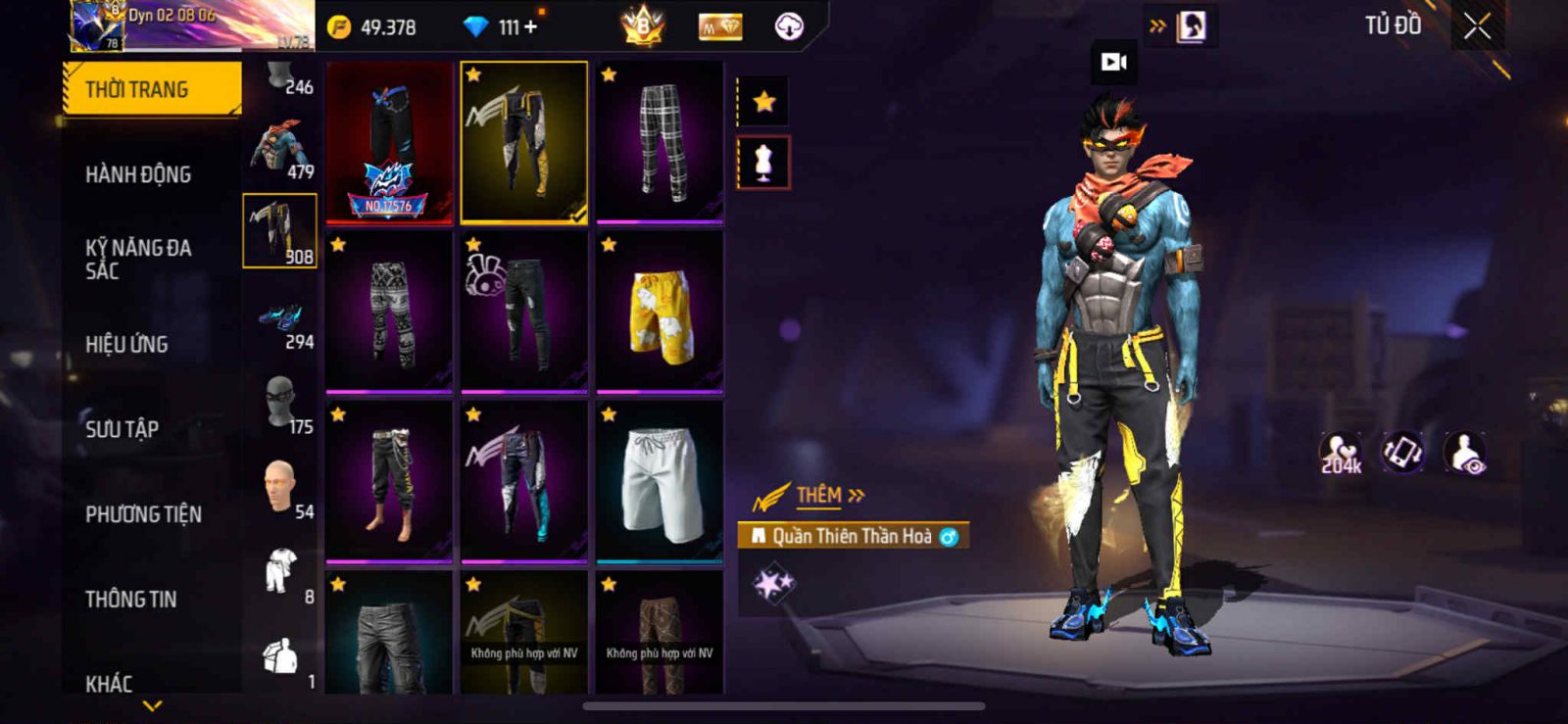Select the Kỹ Năng Đa Sắc tab
Image resolution: width=1568 pixels, height=724 pixels.
point(138,259)
